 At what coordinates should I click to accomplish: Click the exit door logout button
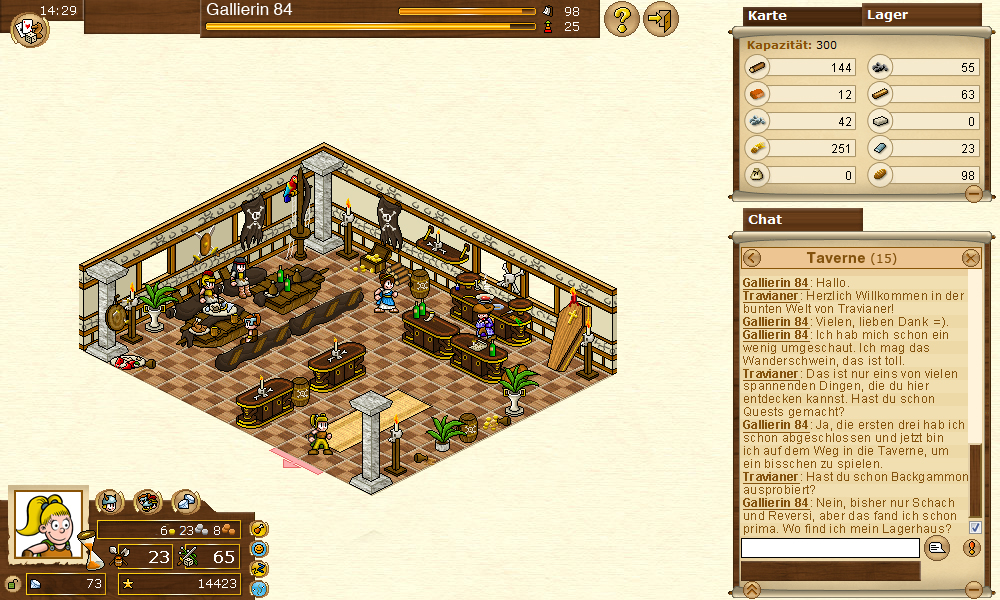661,19
